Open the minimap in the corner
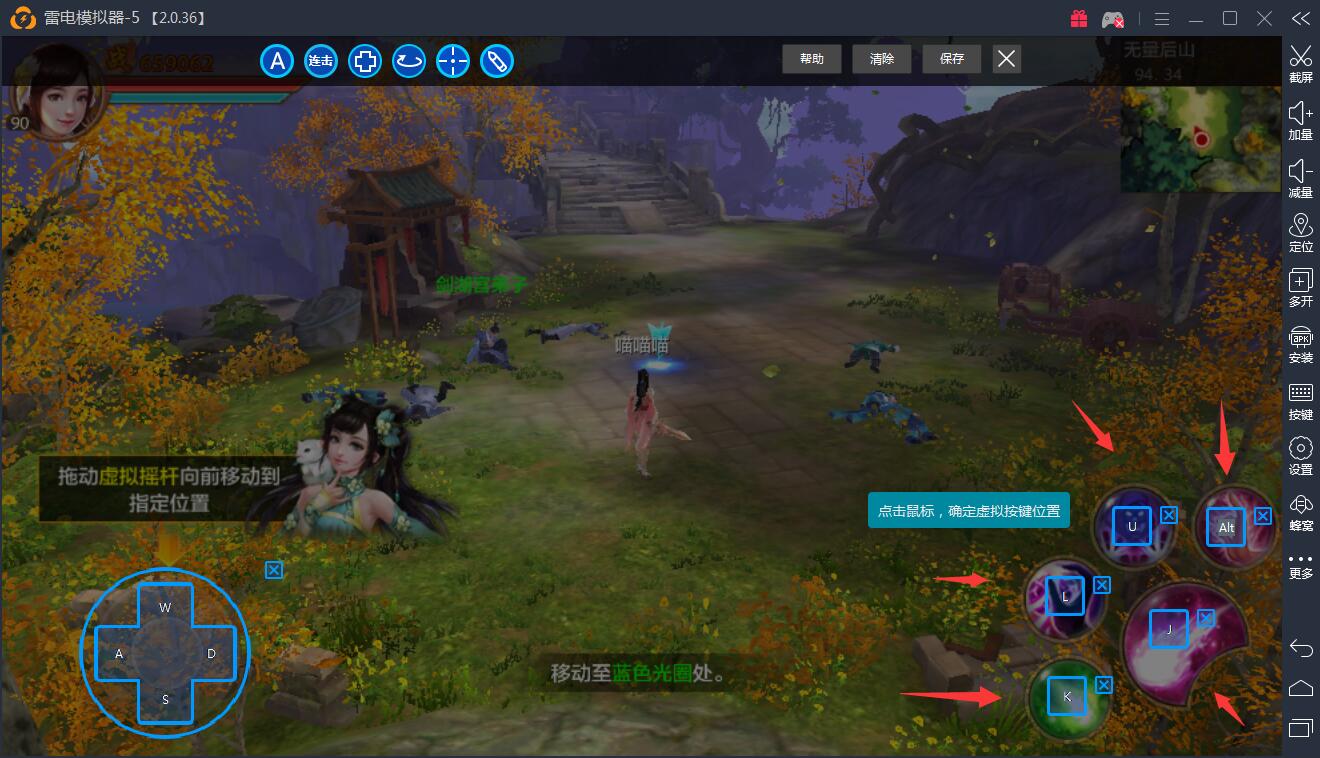The width and height of the screenshot is (1320, 758). tap(1200, 138)
